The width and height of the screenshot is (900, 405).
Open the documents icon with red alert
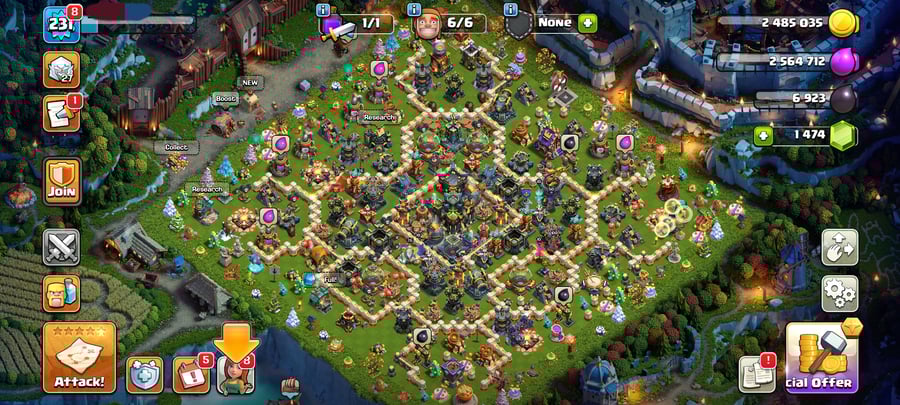[757, 374]
